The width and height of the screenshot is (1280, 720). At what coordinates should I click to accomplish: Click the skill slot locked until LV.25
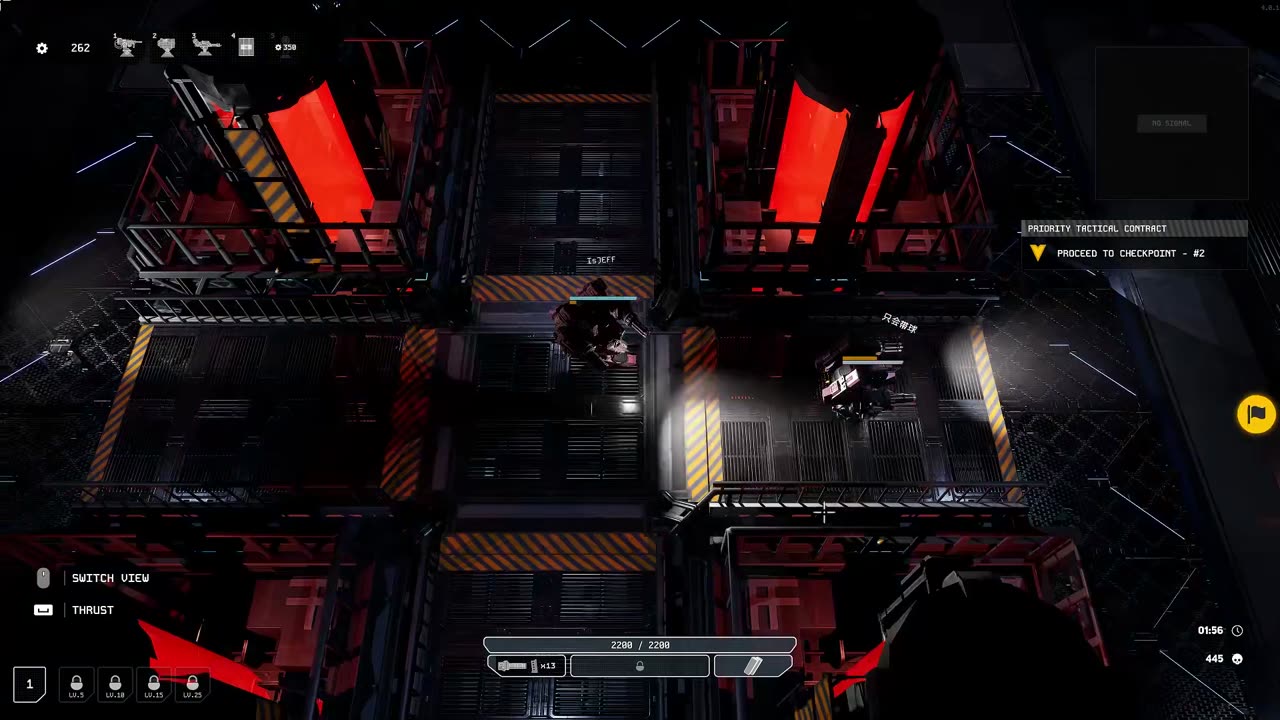click(192, 684)
